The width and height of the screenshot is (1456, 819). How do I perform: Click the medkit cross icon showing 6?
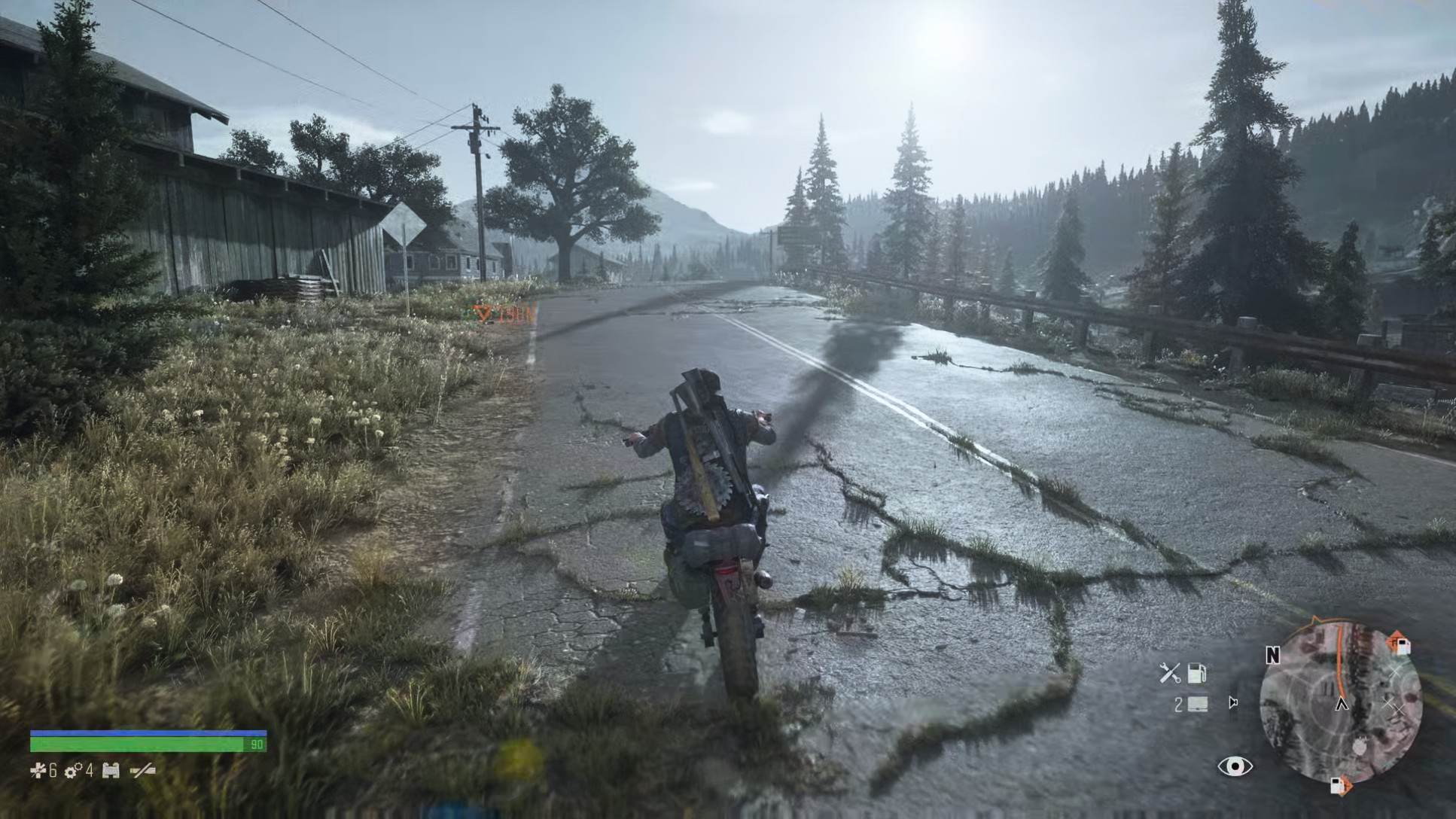point(38,770)
